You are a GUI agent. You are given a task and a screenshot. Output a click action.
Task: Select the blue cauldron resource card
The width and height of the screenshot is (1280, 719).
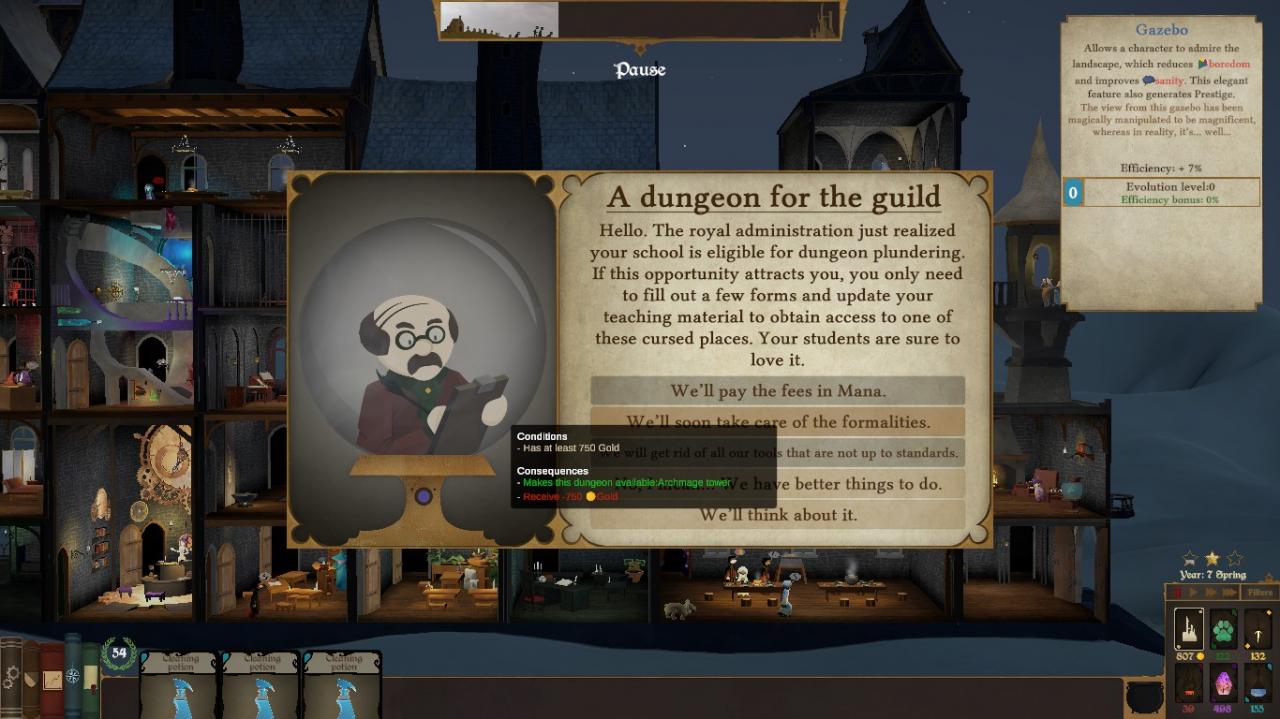point(1258,682)
